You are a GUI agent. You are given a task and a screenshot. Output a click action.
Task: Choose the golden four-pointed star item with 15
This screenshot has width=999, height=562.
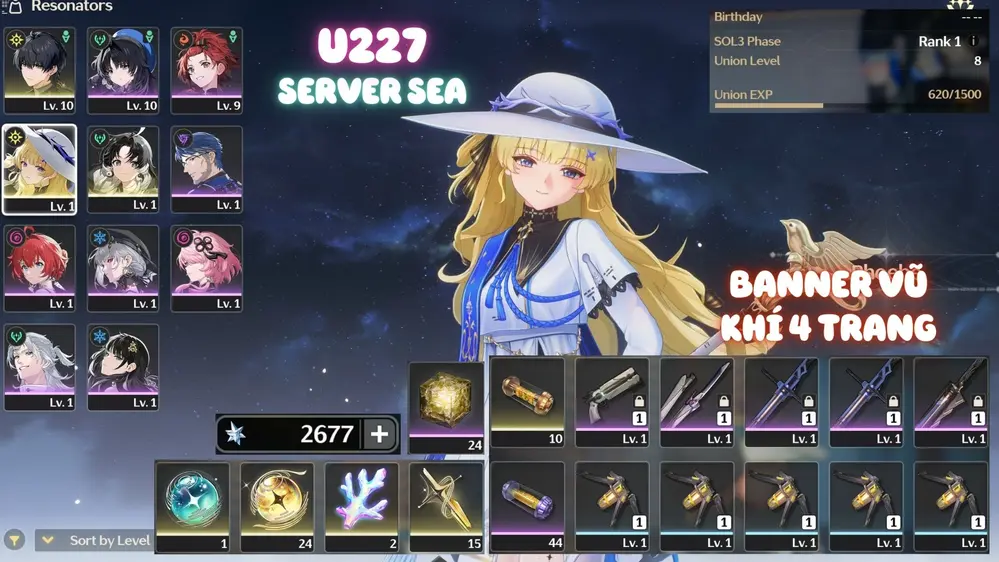pyautogui.click(x=446, y=505)
